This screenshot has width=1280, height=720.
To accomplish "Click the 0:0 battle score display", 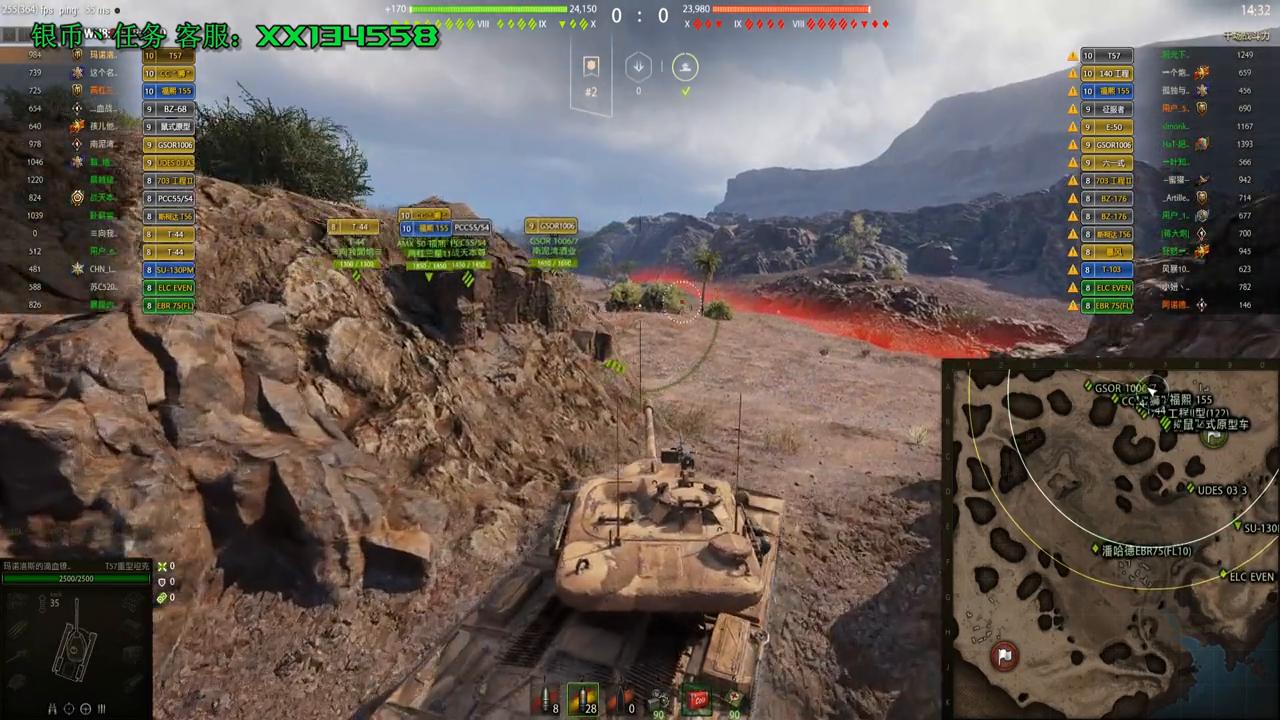I will click(638, 16).
